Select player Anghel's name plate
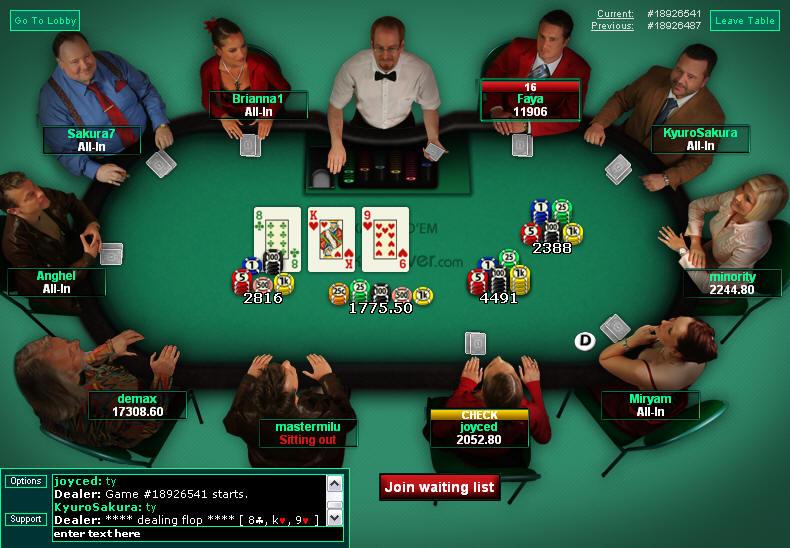Image resolution: width=790 pixels, height=548 pixels. (x=56, y=282)
